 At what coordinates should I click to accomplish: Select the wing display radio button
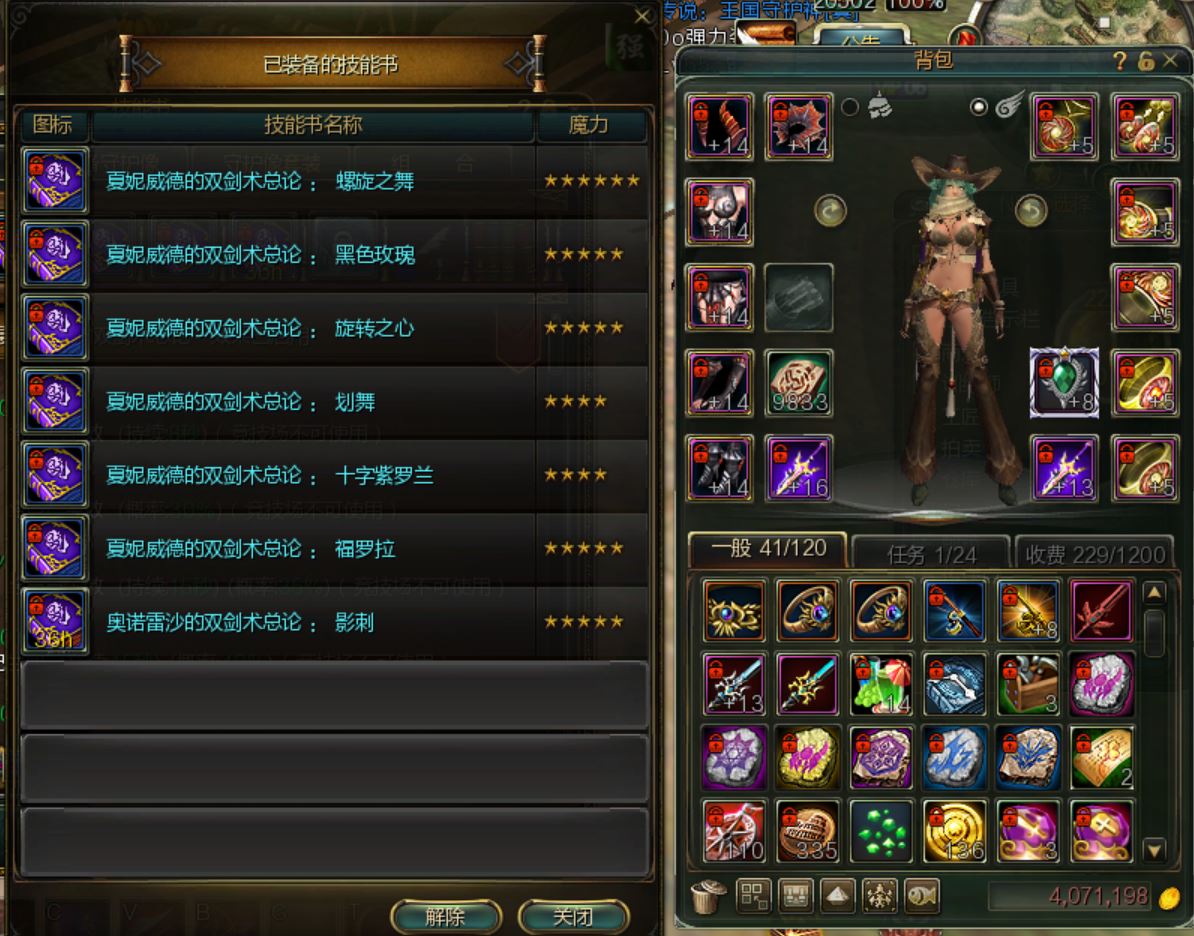[979, 107]
